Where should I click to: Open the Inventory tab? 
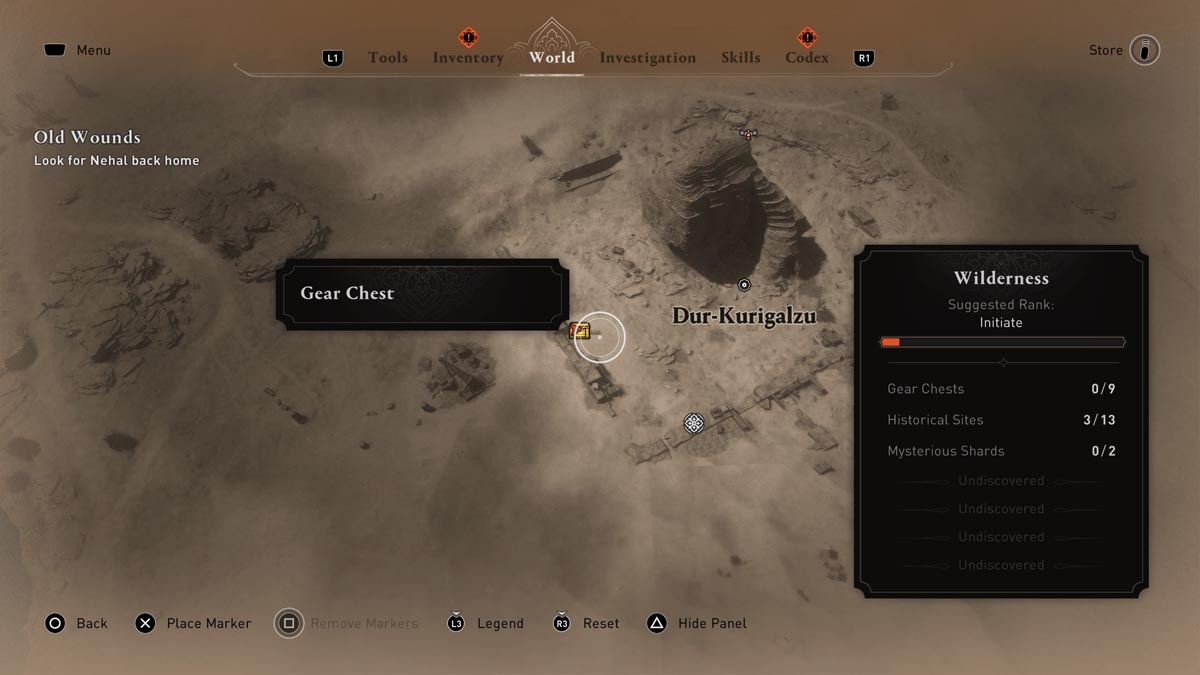[468, 58]
